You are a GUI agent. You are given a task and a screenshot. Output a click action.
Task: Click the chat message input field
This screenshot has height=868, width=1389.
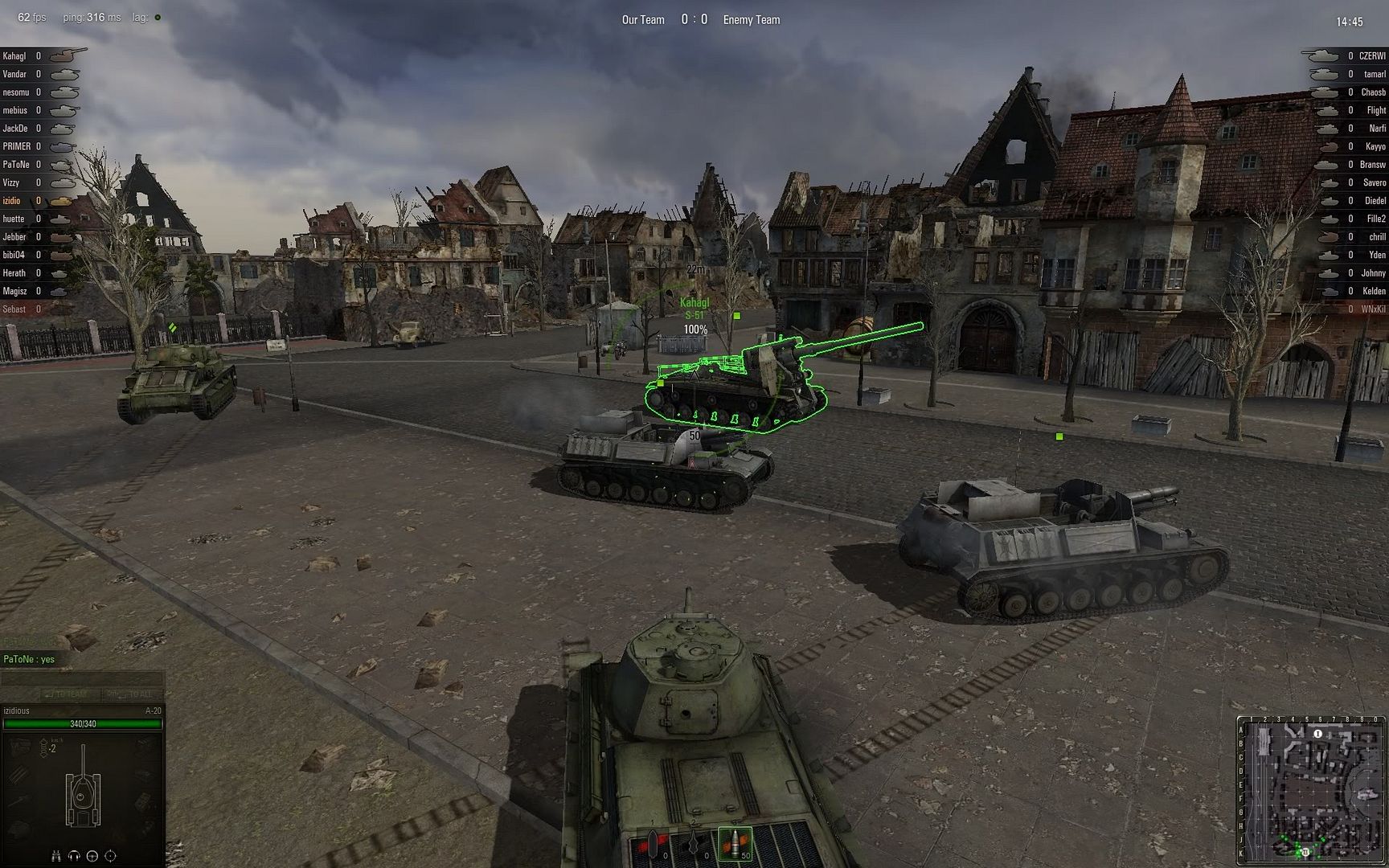[82, 678]
